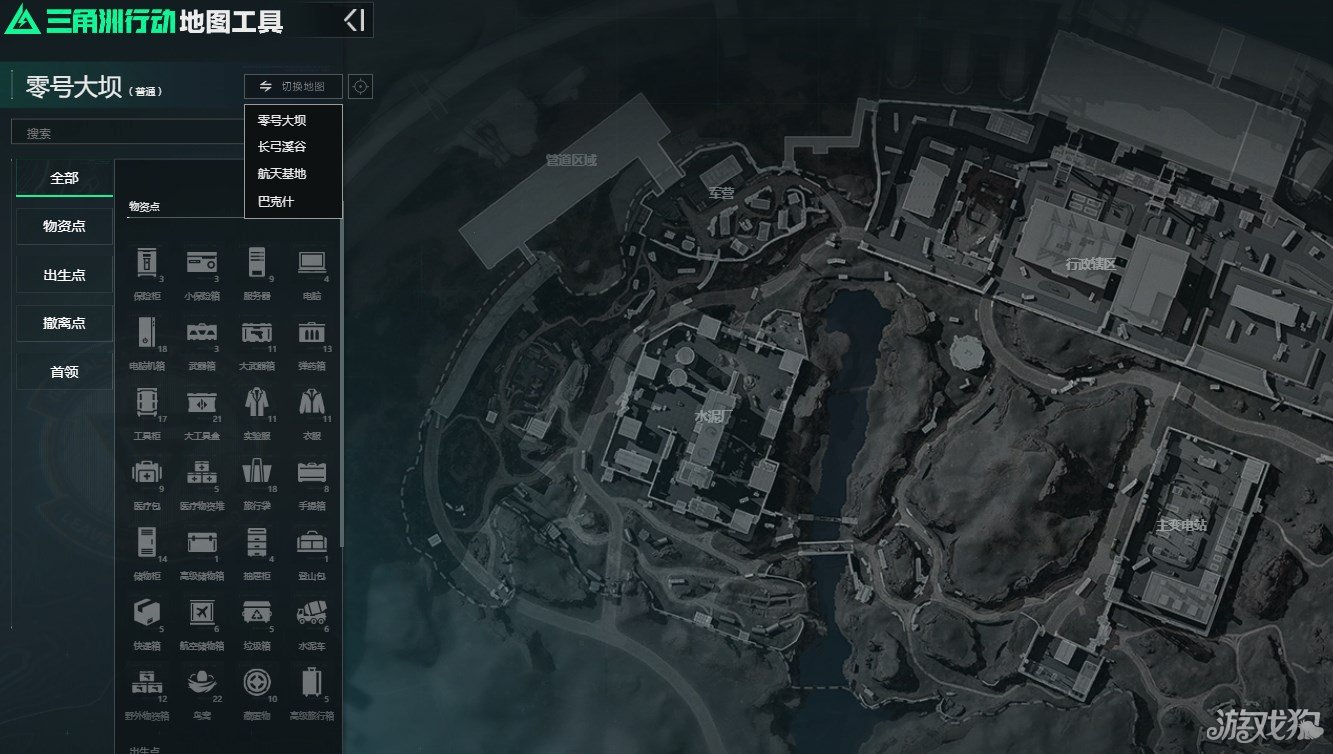Show the 出生点 spawn points tab
Image resolution: width=1333 pixels, height=754 pixels.
coord(65,275)
